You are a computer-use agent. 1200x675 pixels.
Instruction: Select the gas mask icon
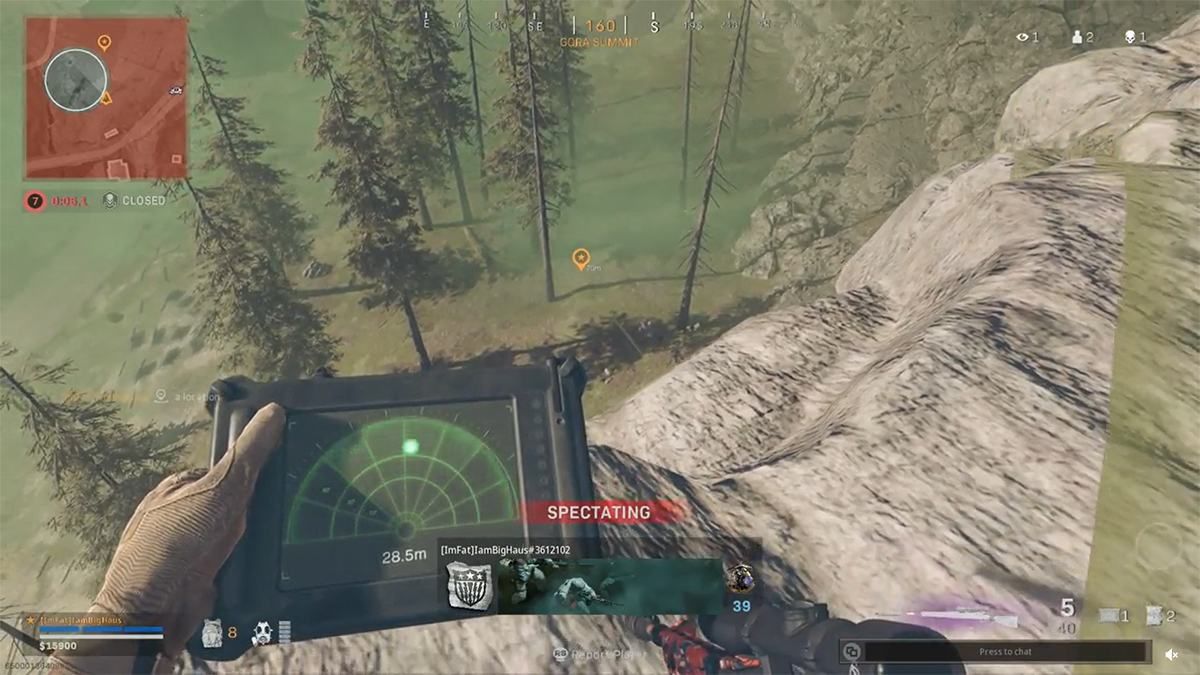coord(262,632)
